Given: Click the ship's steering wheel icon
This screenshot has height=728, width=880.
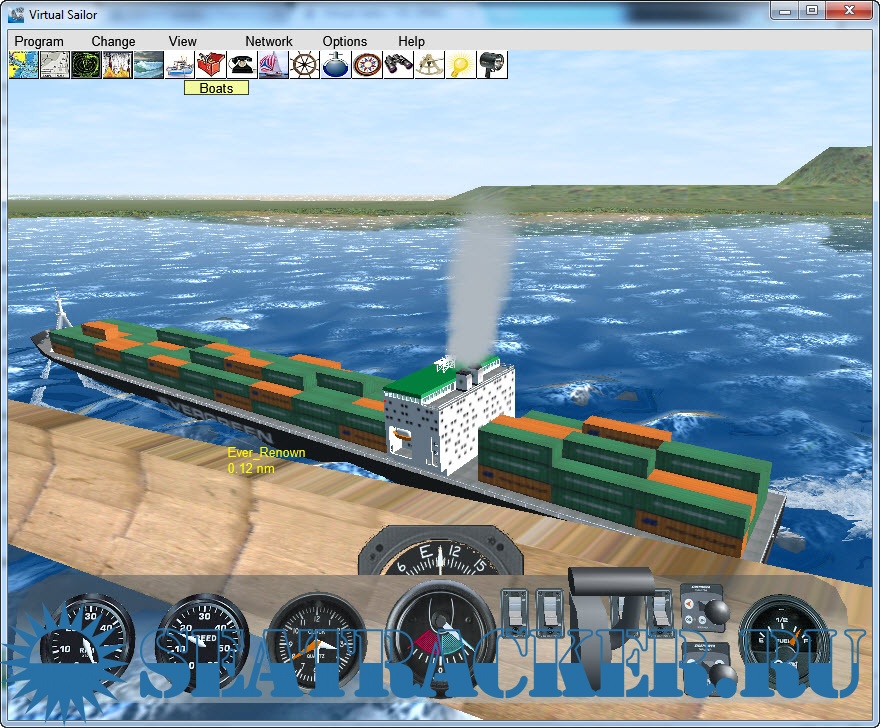Looking at the screenshot, I should [304, 65].
